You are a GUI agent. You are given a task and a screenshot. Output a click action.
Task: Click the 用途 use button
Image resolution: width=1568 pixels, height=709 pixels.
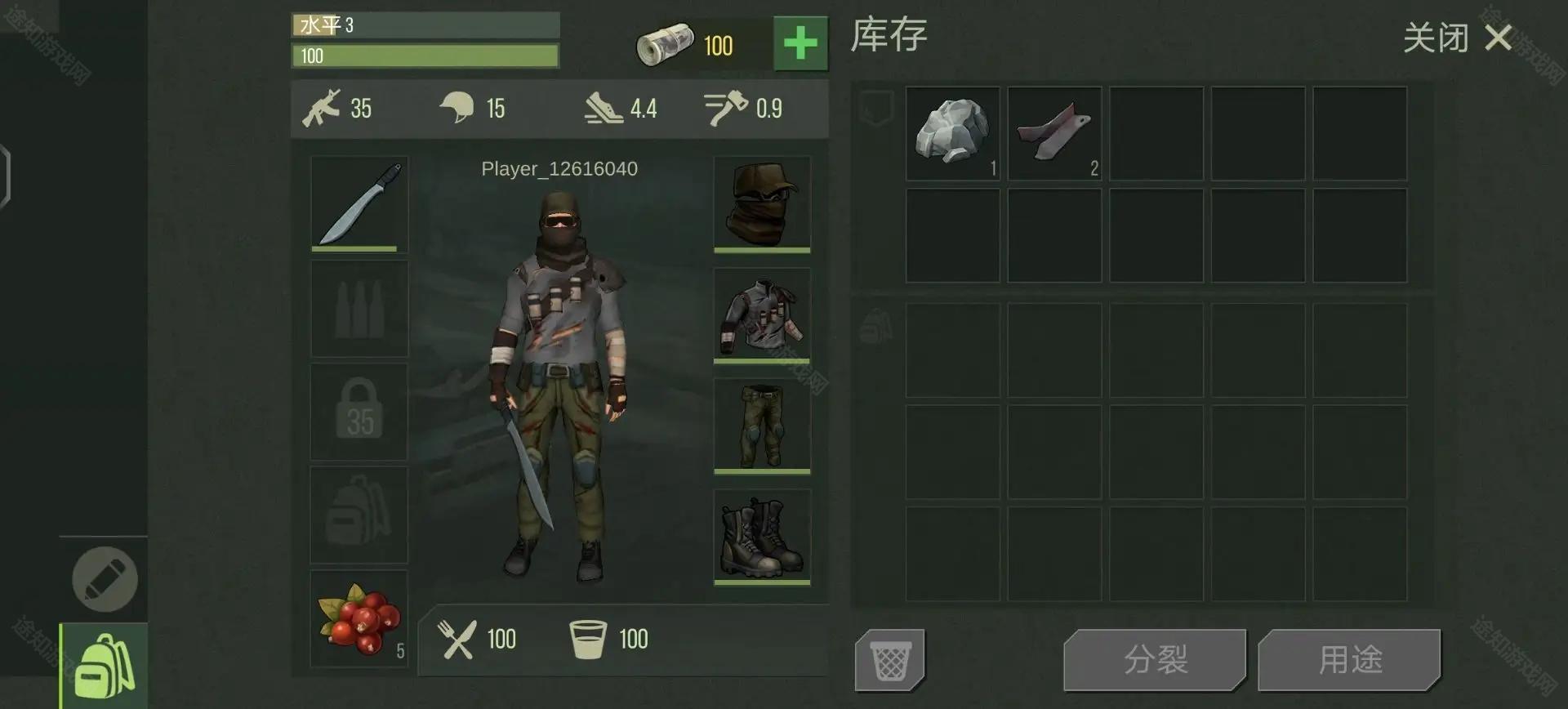coord(1349,660)
